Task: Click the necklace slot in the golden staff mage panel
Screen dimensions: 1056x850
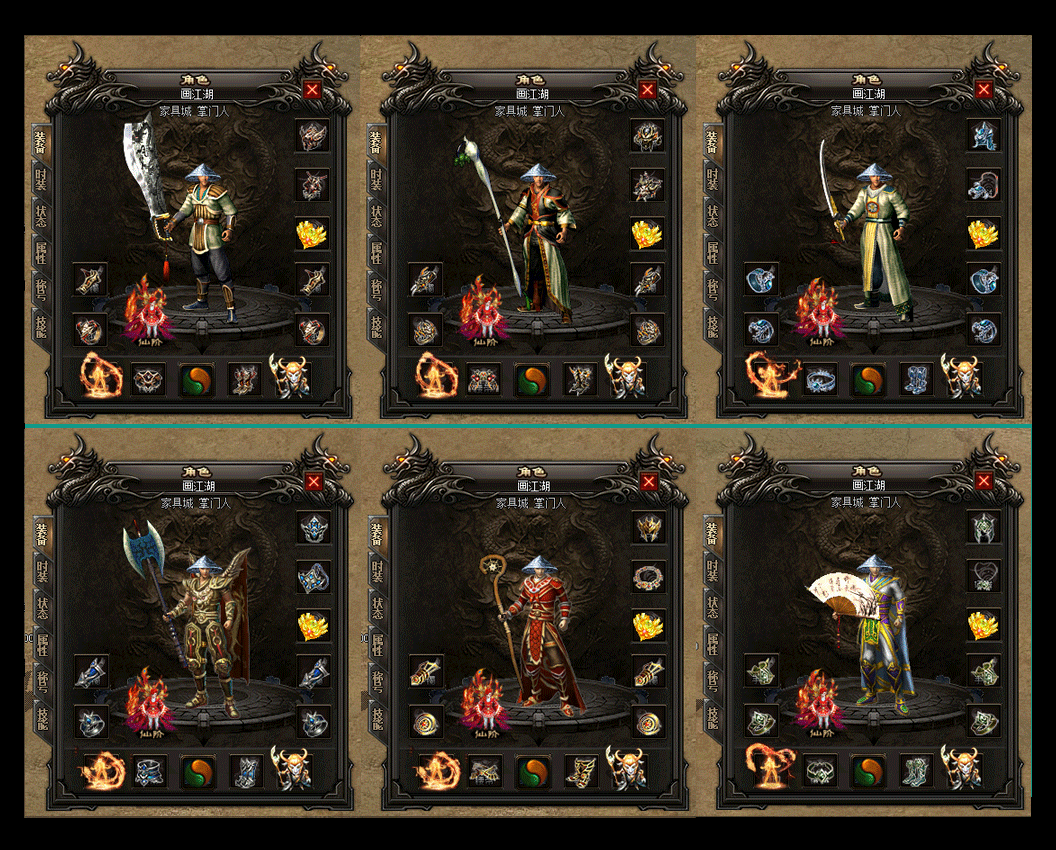Action: [648, 577]
